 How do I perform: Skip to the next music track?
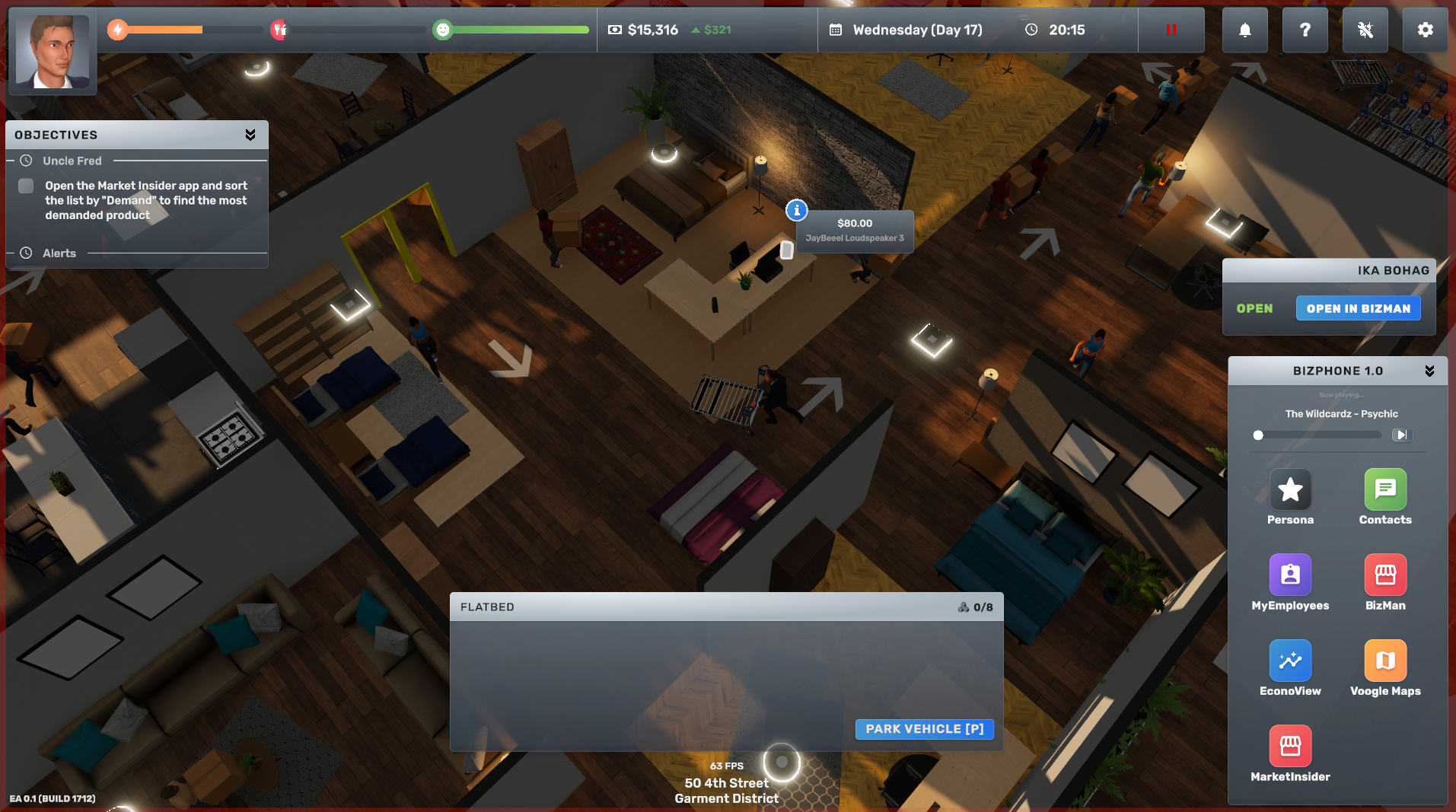pyautogui.click(x=1401, y=435)
